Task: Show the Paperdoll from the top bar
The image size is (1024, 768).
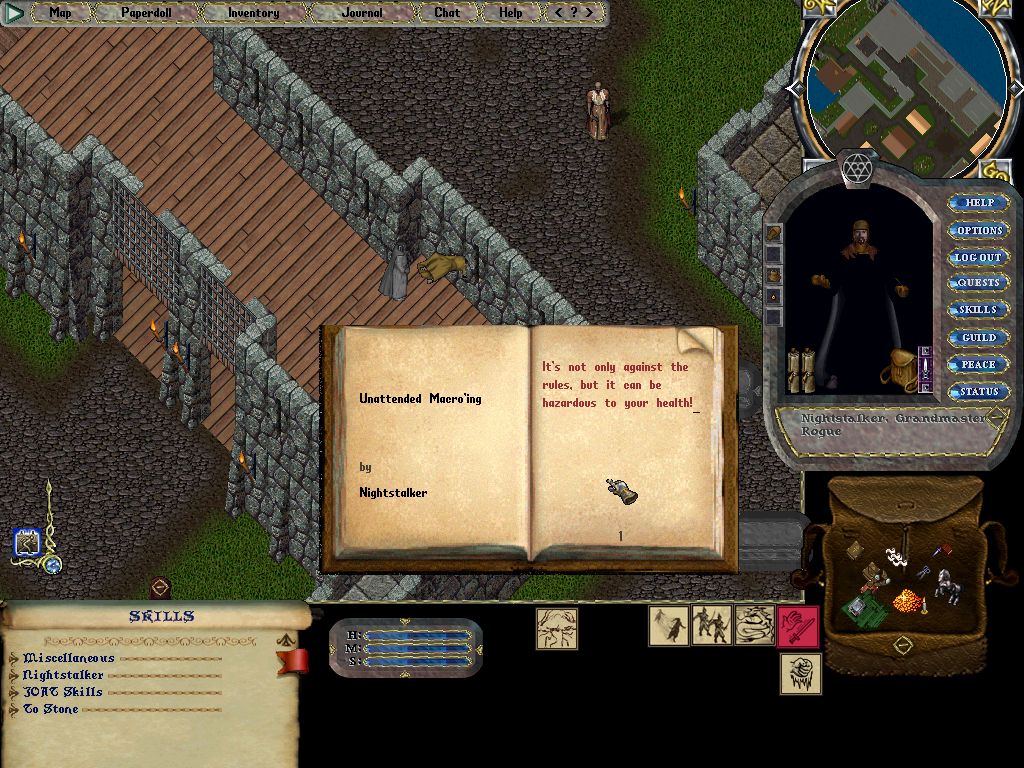Action: (146, 13)
